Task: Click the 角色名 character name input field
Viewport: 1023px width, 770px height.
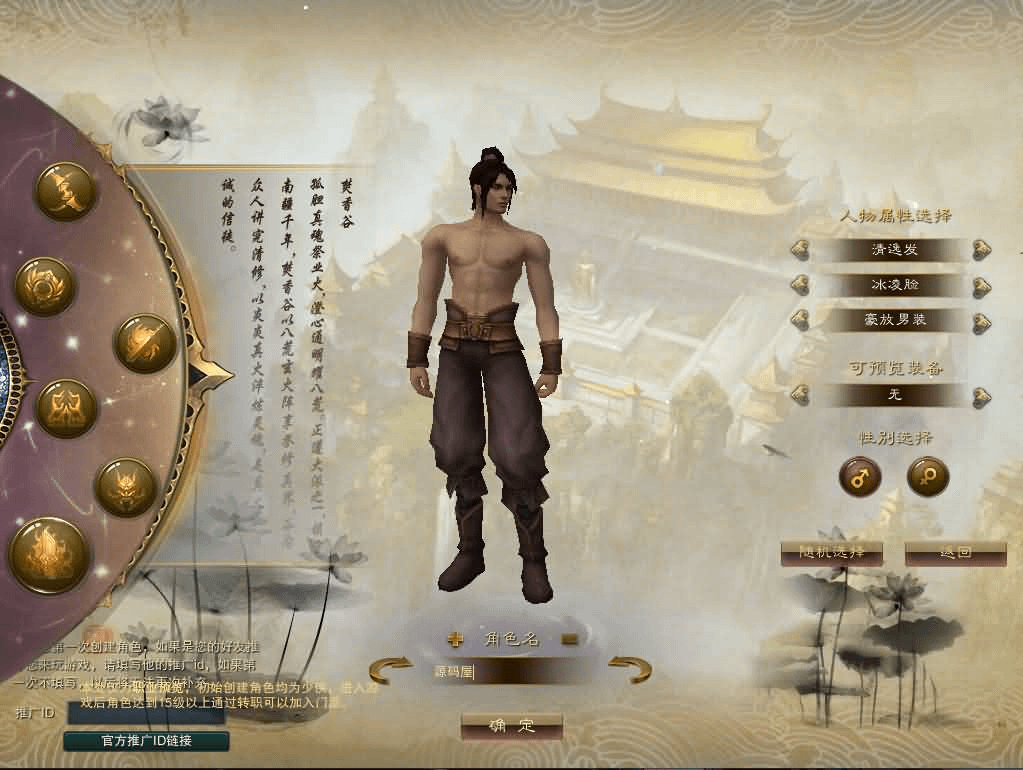Action: [x=512, y=672]
